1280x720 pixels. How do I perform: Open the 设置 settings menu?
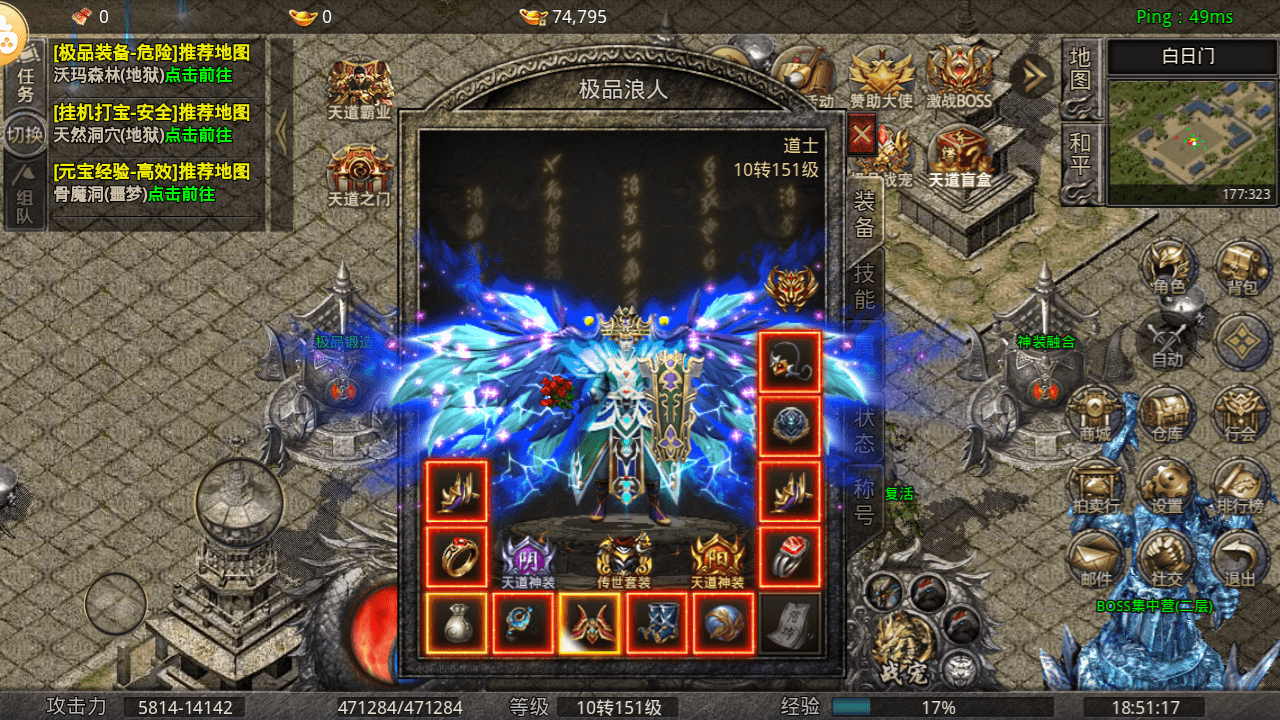(1167, 487)
